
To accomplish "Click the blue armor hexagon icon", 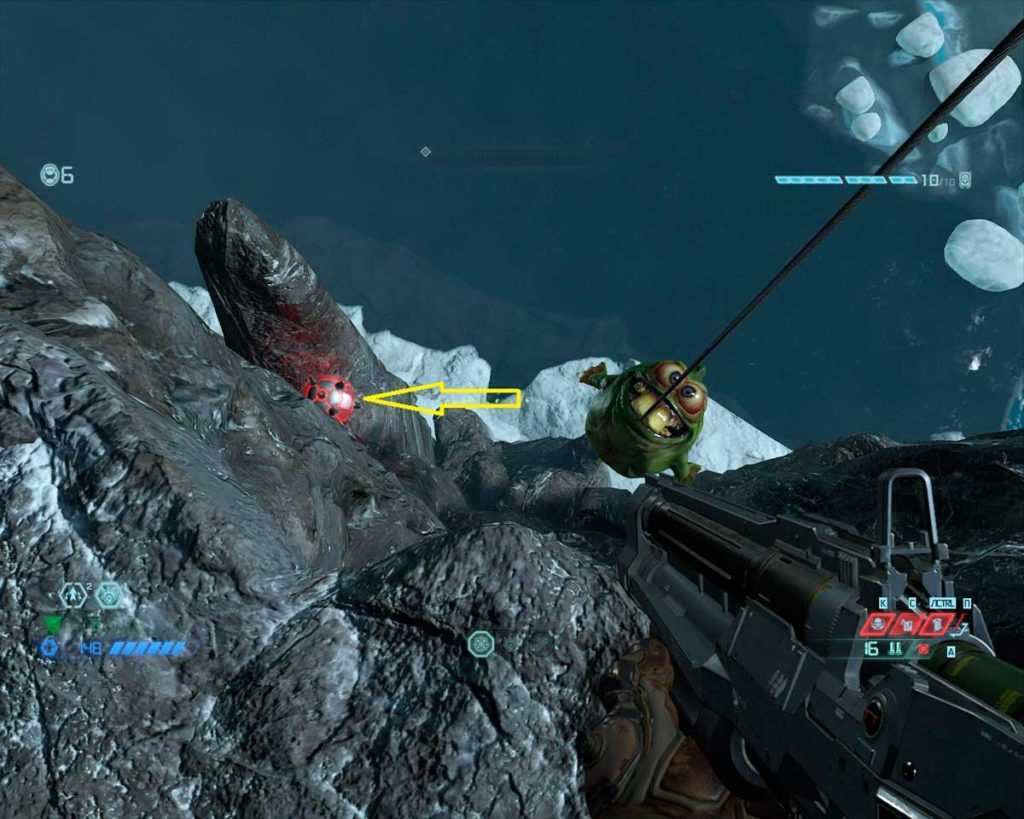I will click(x=49, y=648).
